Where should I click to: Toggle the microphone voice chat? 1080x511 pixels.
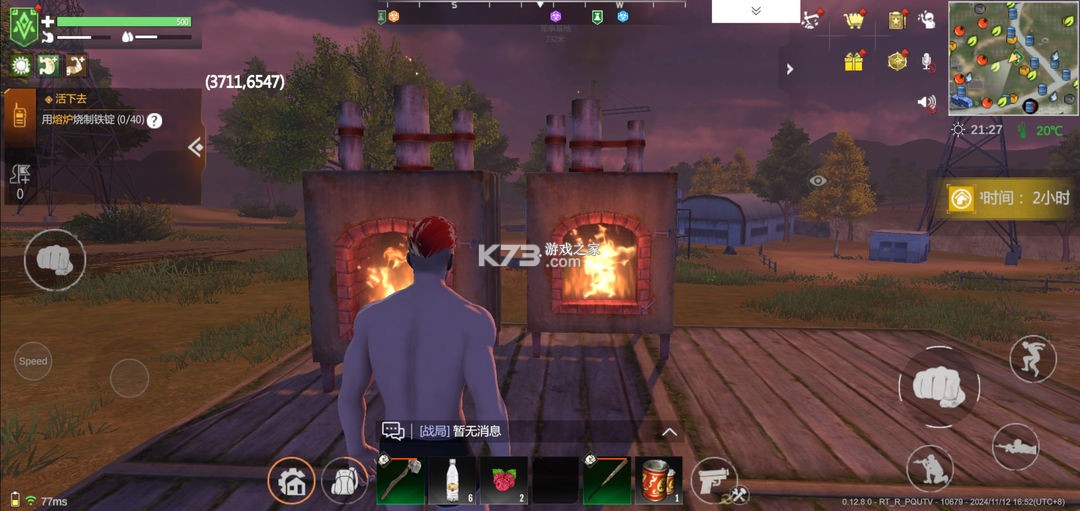click(927, 62)
